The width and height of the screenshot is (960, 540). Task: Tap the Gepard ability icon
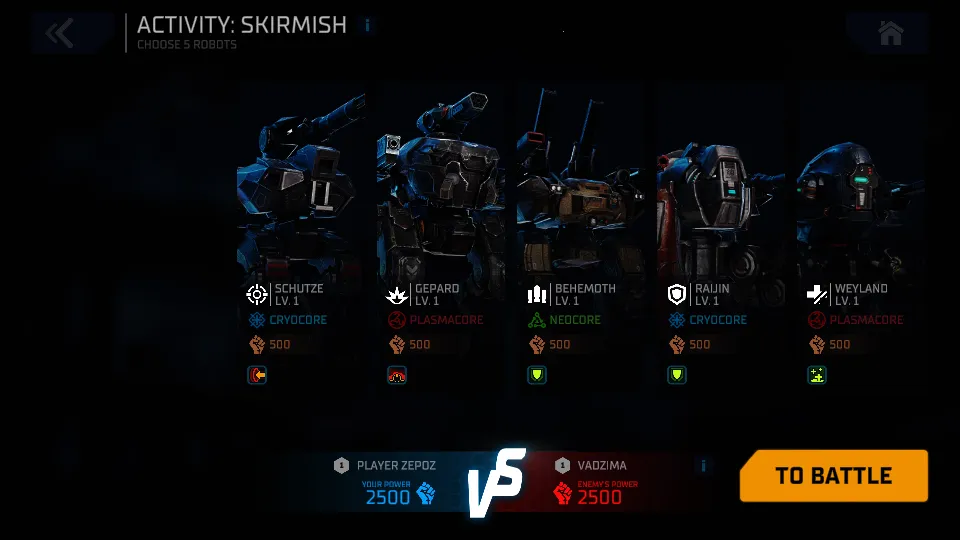click(x=397, y=375)
